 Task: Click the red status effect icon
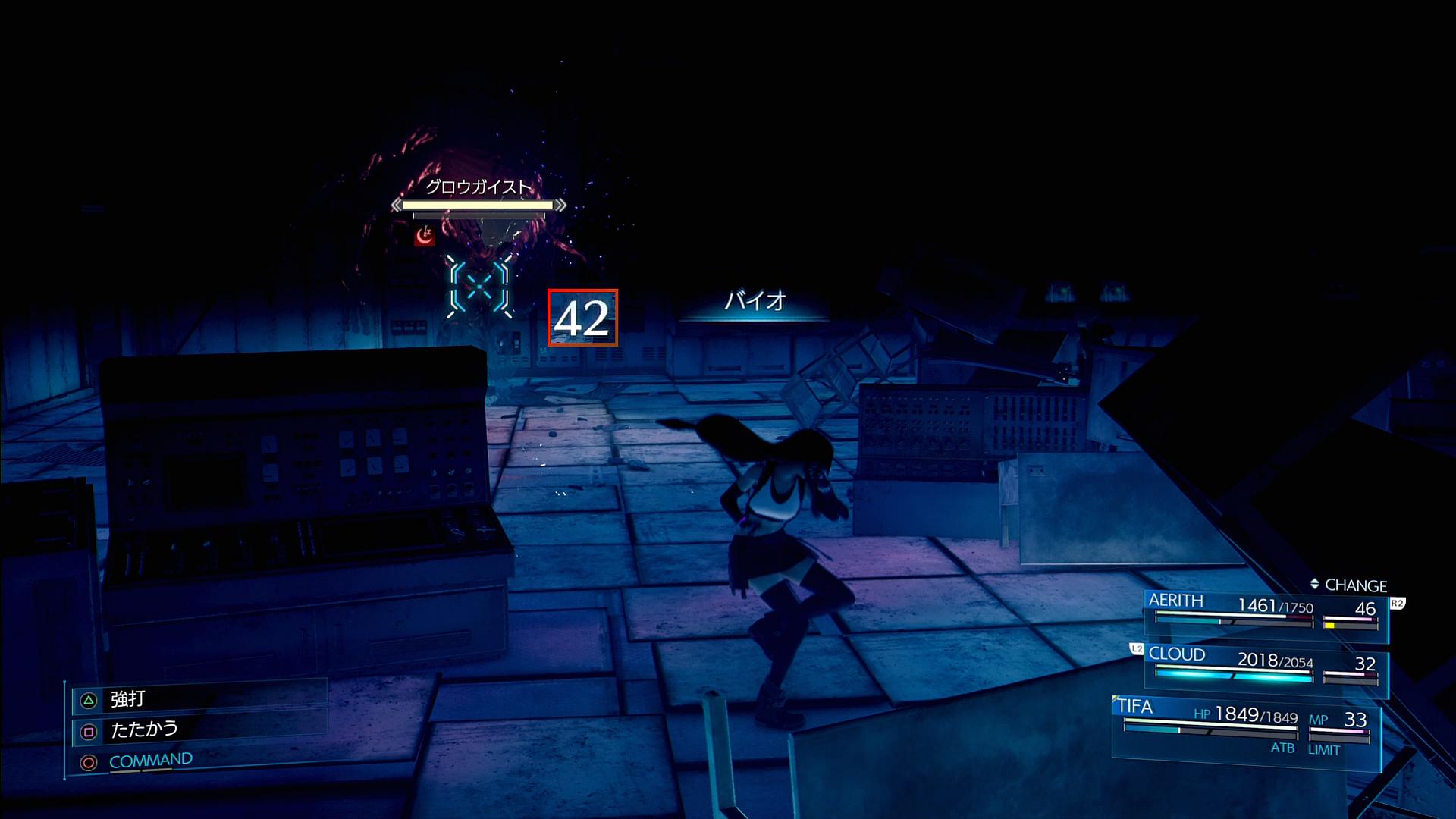425,236
